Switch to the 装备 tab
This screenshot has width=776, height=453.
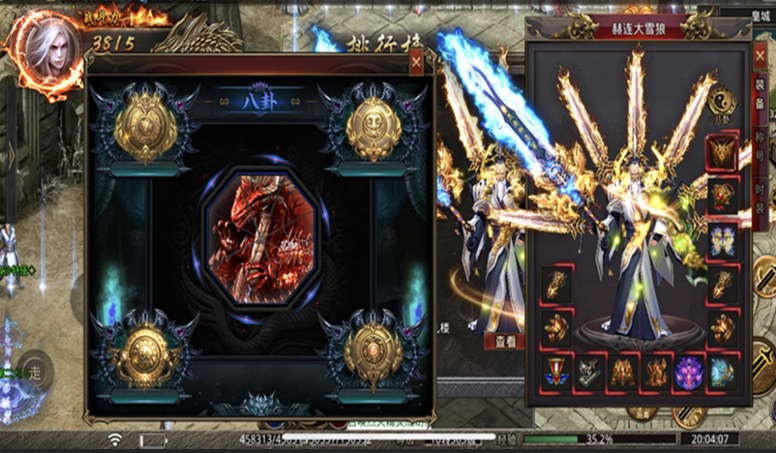(x=761, y=95)
